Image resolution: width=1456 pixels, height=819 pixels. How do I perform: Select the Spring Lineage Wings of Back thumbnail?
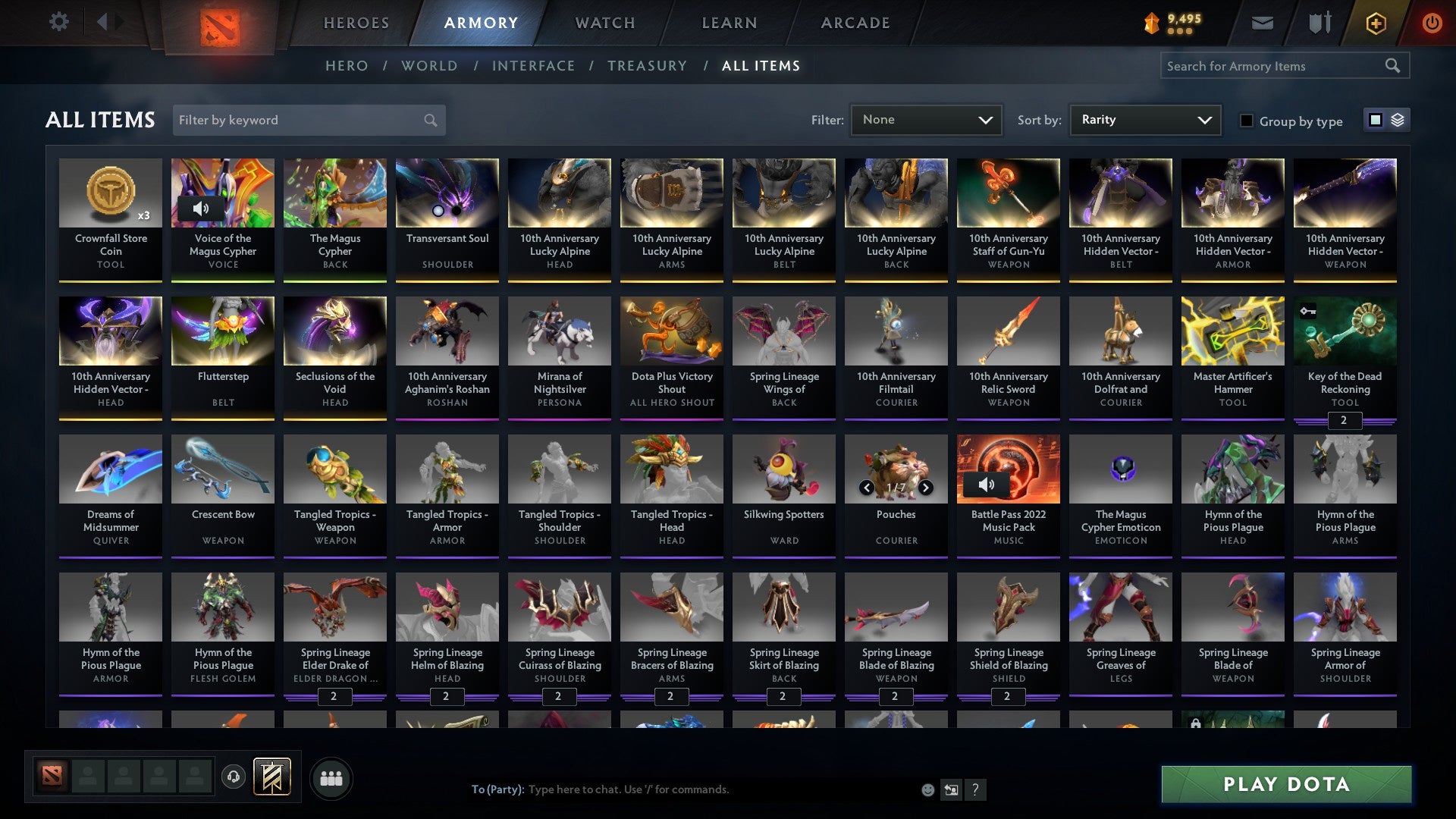click(783, 331)
